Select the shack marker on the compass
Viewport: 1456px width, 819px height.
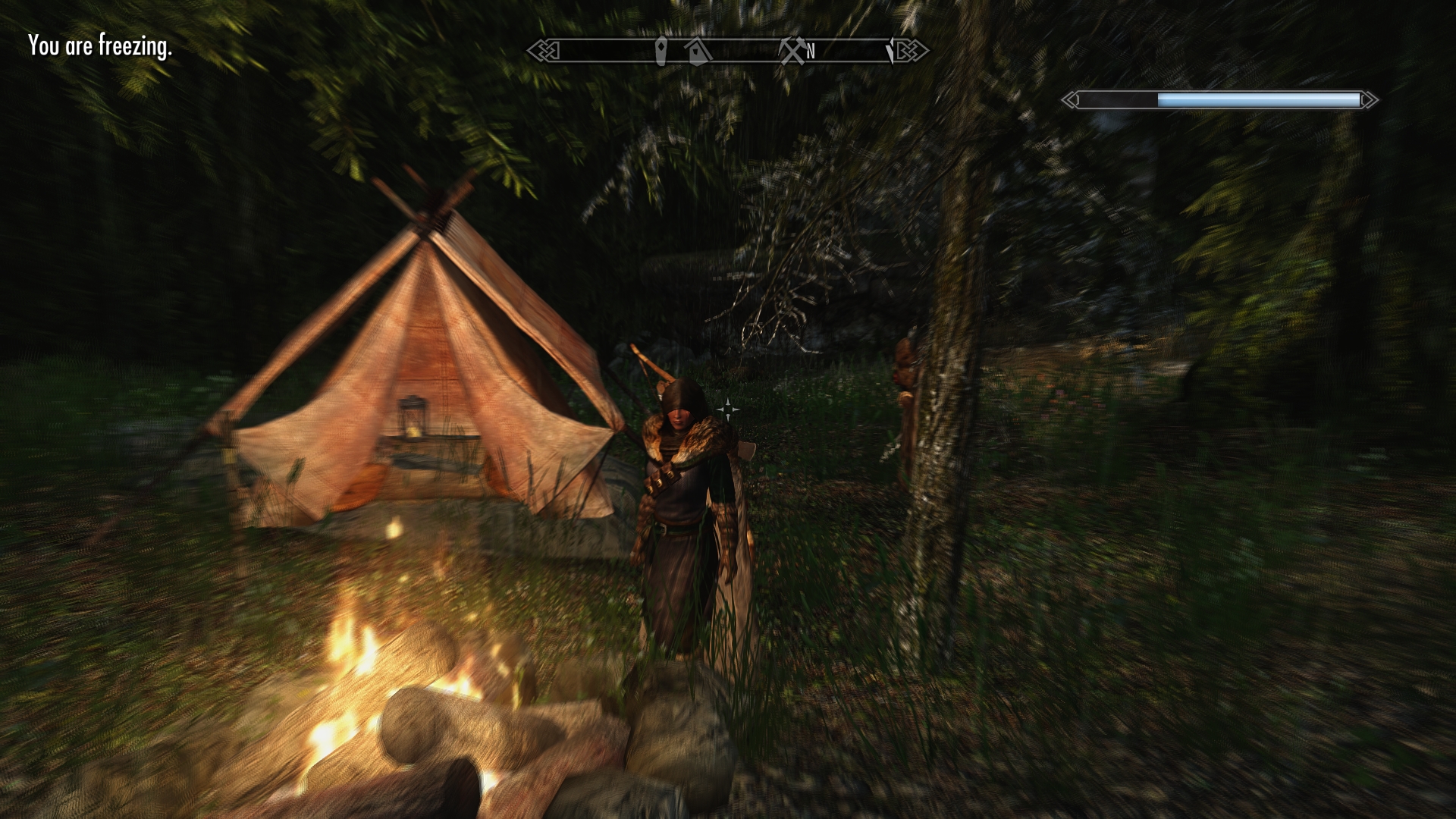(697, 52)
